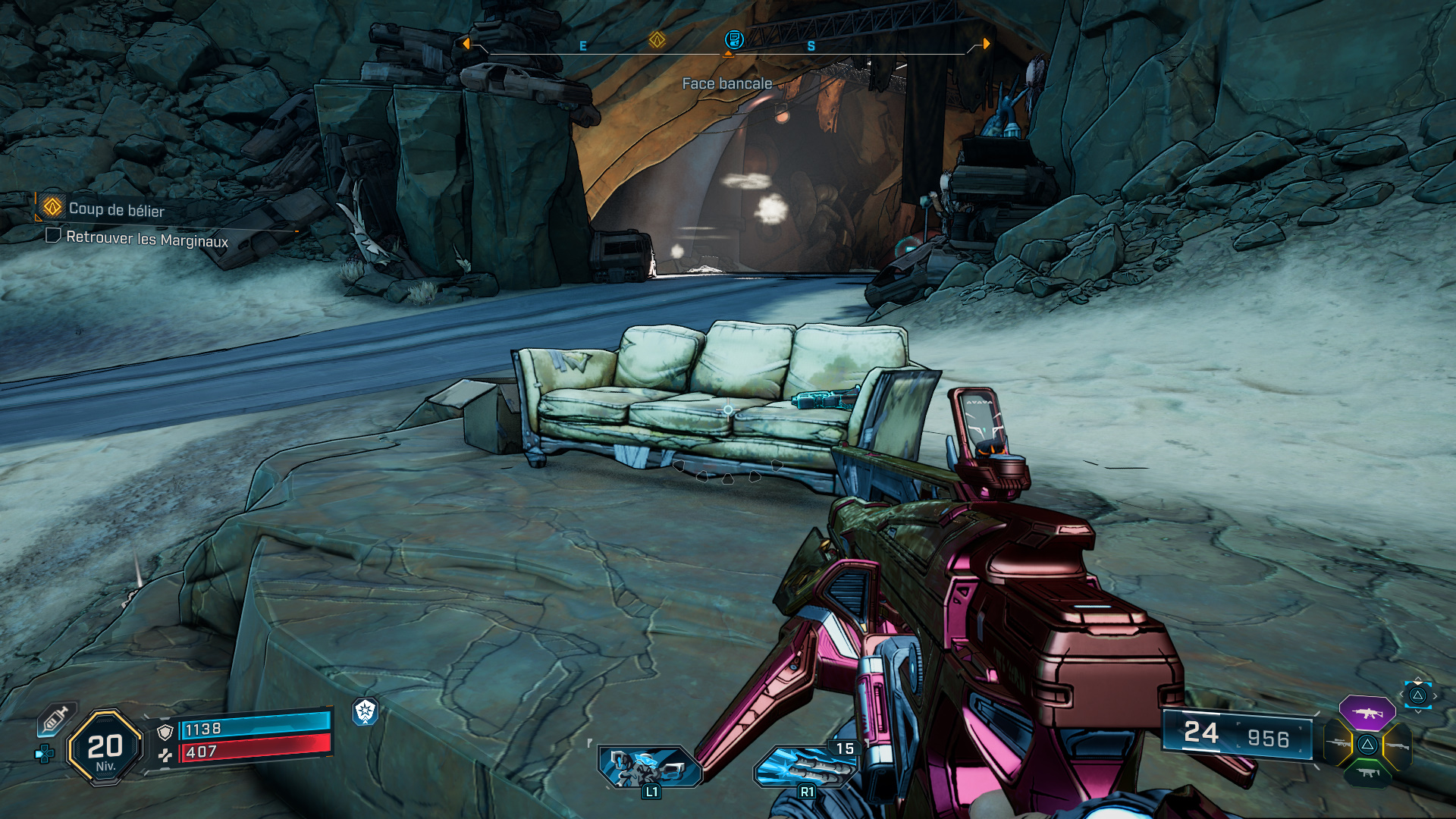Open the level 20 character badge
1456x819 pixels.
click(105, 748)
